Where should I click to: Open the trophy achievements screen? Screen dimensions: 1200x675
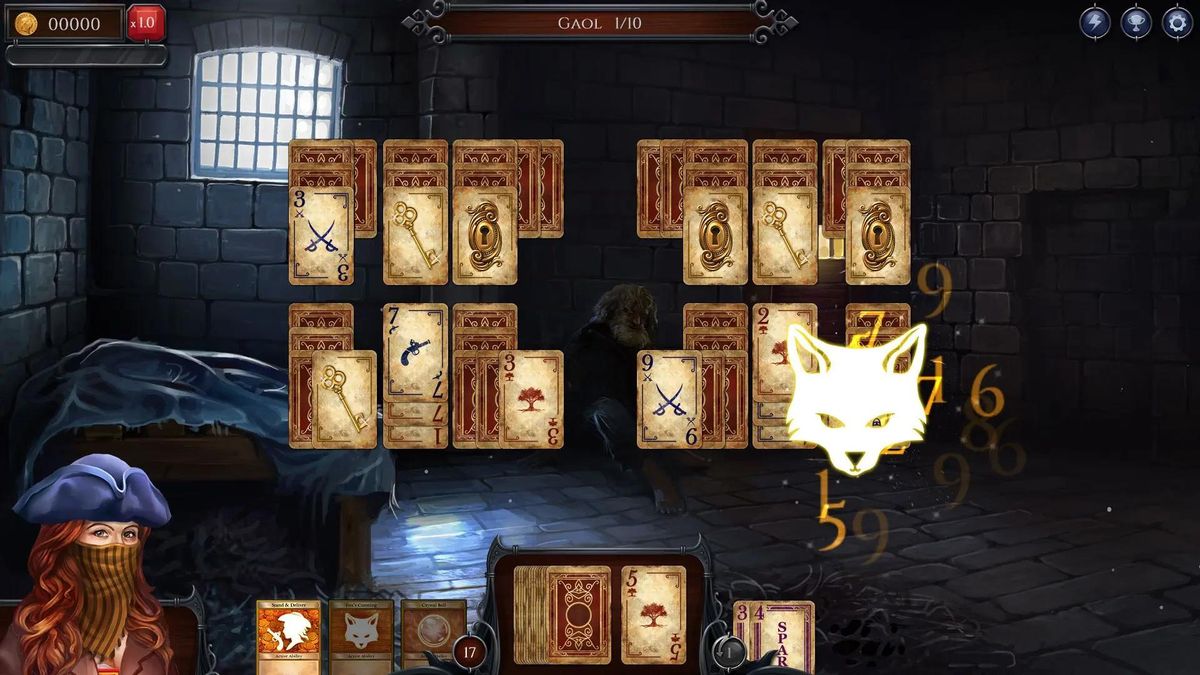coord(1136,22)
